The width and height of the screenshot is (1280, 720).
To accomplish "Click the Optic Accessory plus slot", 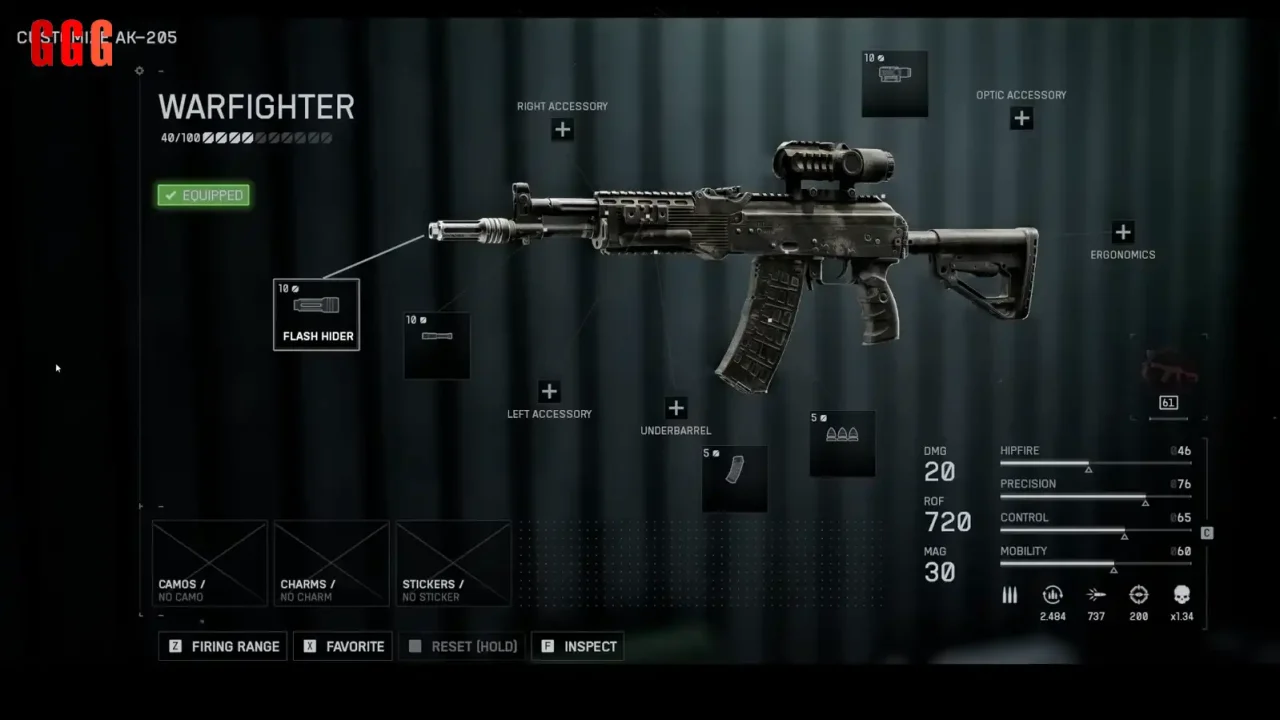I will click(1021, 118).
